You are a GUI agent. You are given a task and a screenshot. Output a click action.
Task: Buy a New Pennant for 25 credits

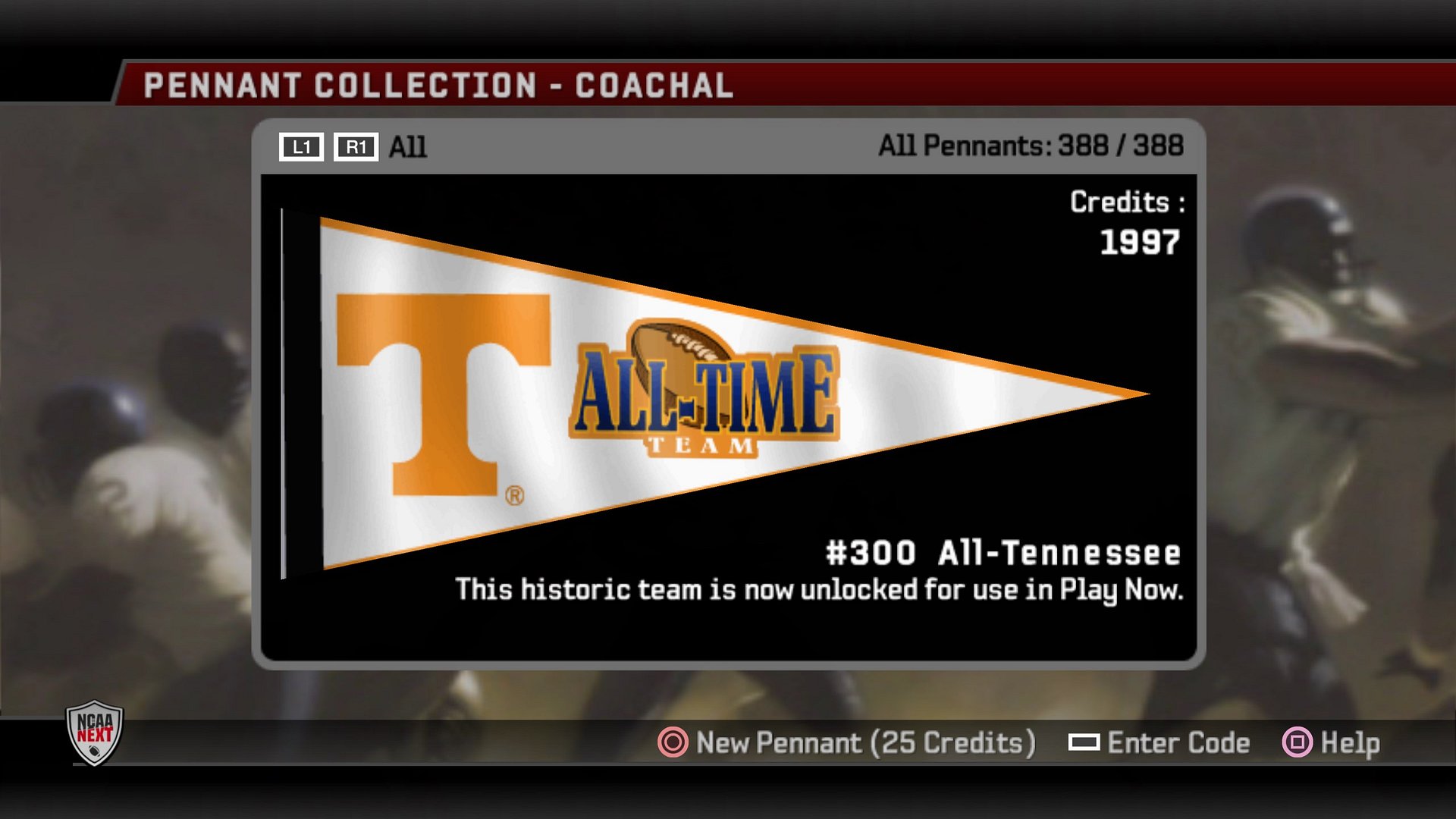(846, 742)
